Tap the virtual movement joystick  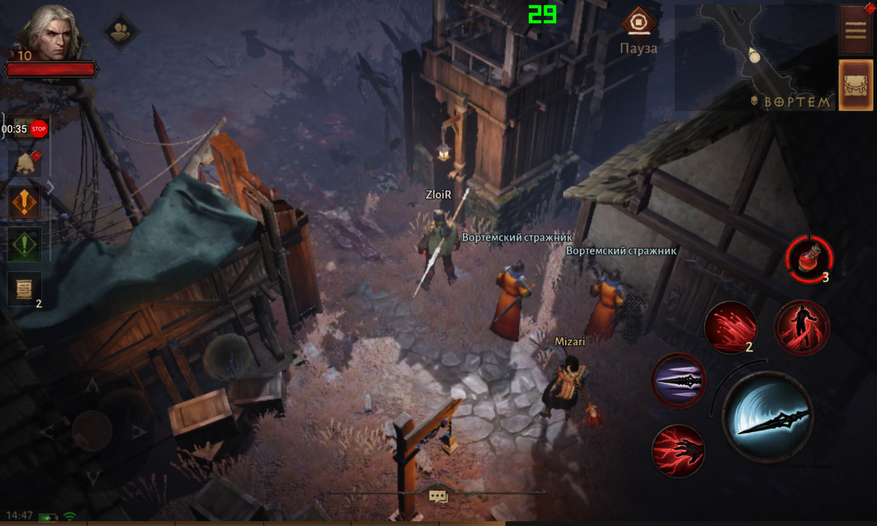[x=92, y=431]
